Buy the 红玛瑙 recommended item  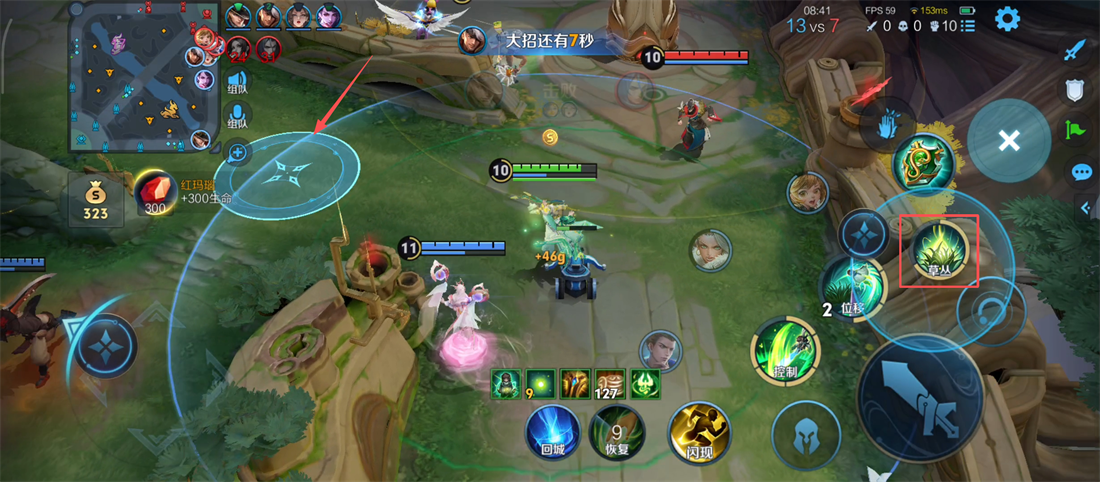[x=155, y=193]
